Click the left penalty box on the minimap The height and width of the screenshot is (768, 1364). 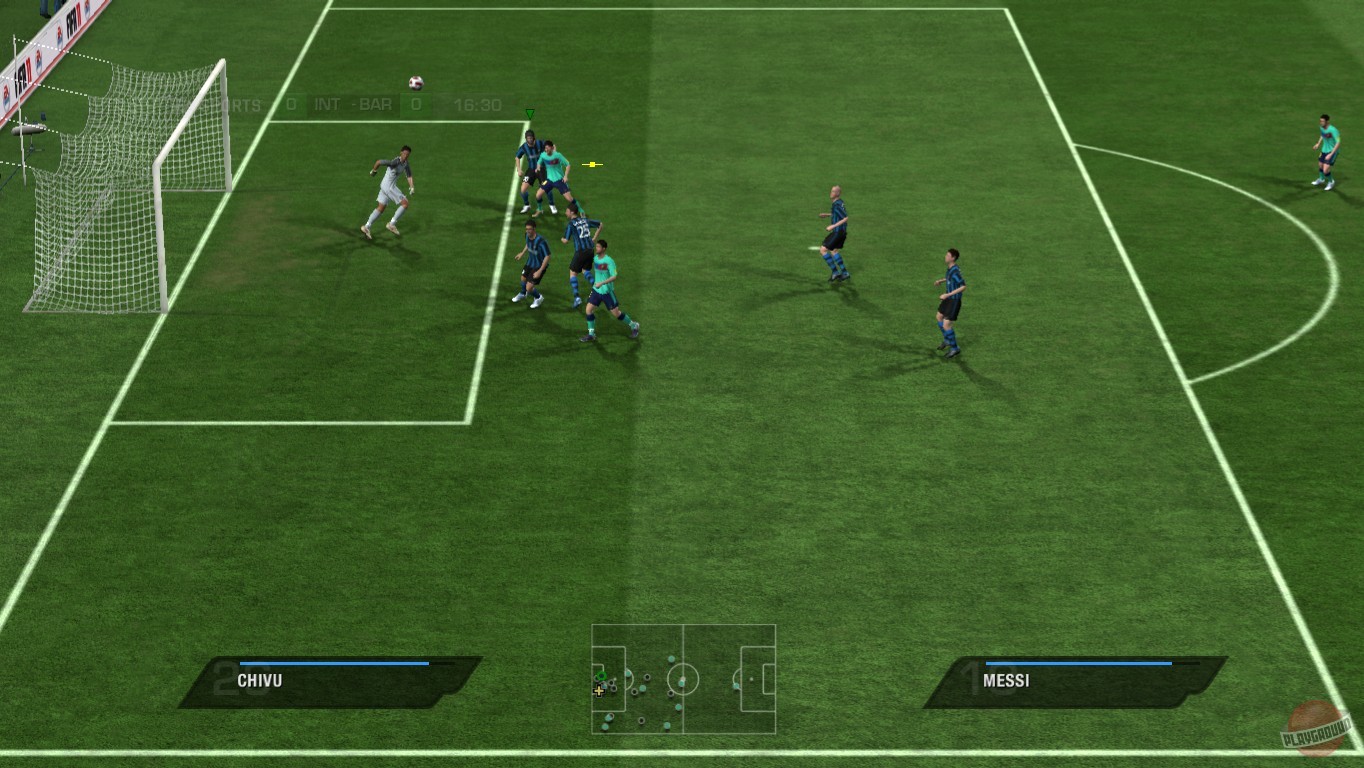pyautogui.click(x=610, y=678)
